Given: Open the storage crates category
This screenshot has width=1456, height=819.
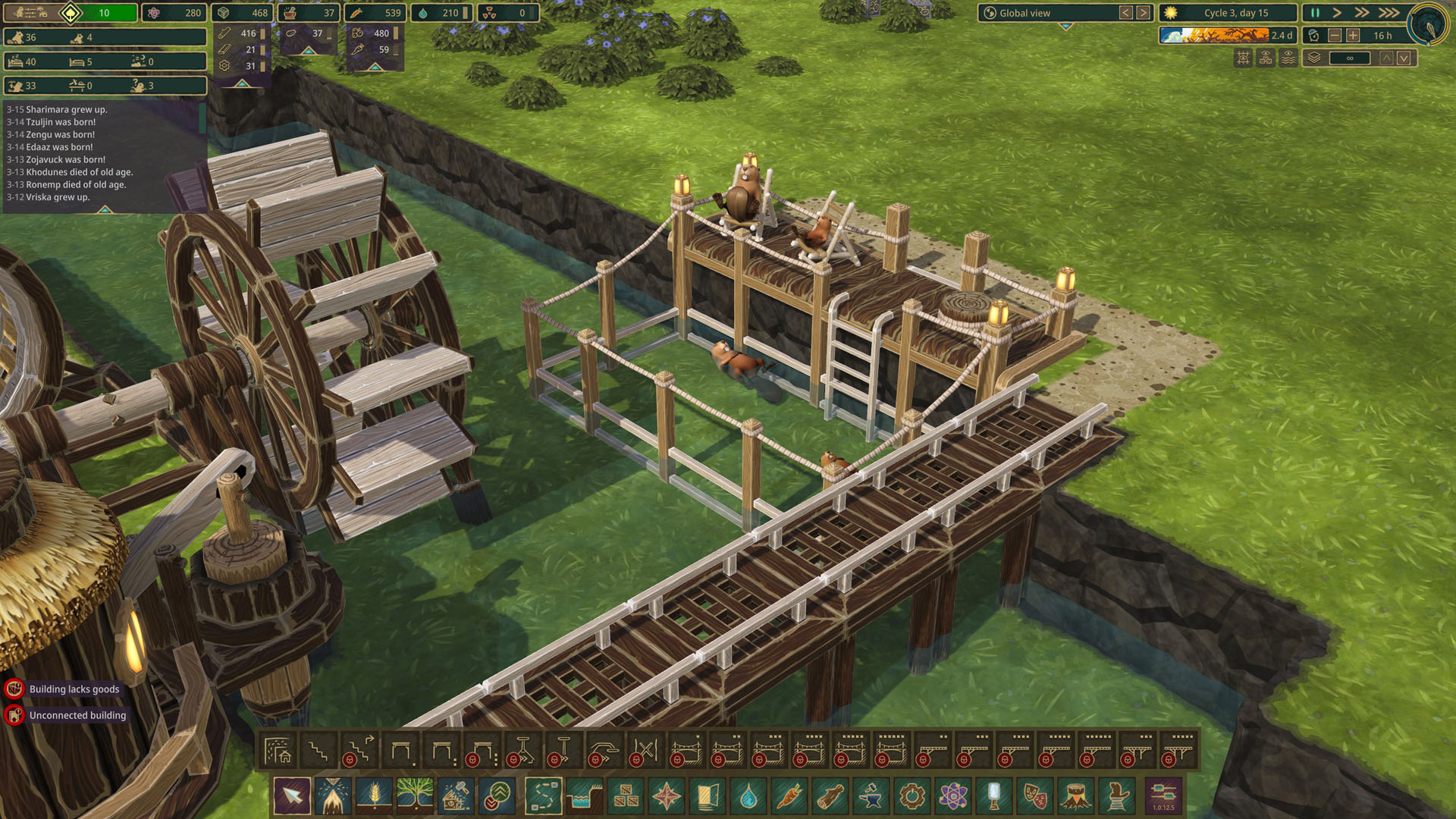Looking at the screenshot, I should click(x=626, y=796).
